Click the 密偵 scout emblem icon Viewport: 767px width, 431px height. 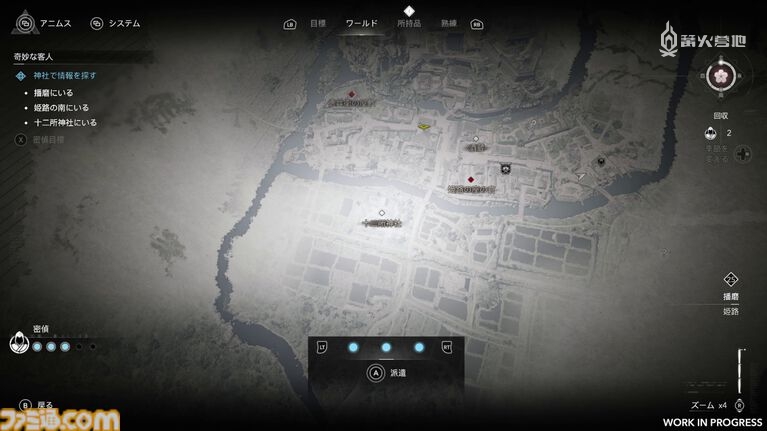coord(18,345)
